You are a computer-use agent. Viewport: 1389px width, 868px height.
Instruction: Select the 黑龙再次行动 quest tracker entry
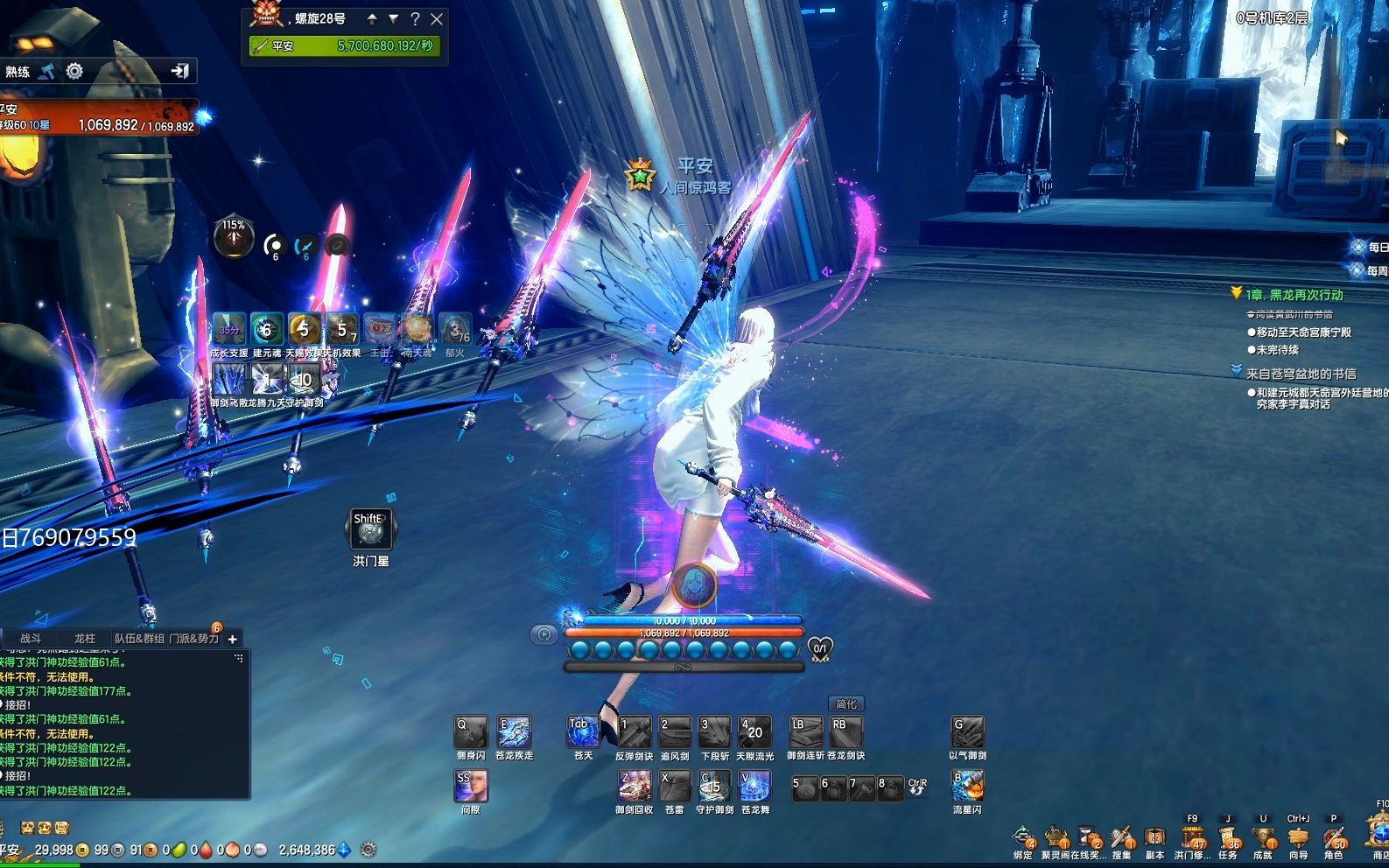1294,295
